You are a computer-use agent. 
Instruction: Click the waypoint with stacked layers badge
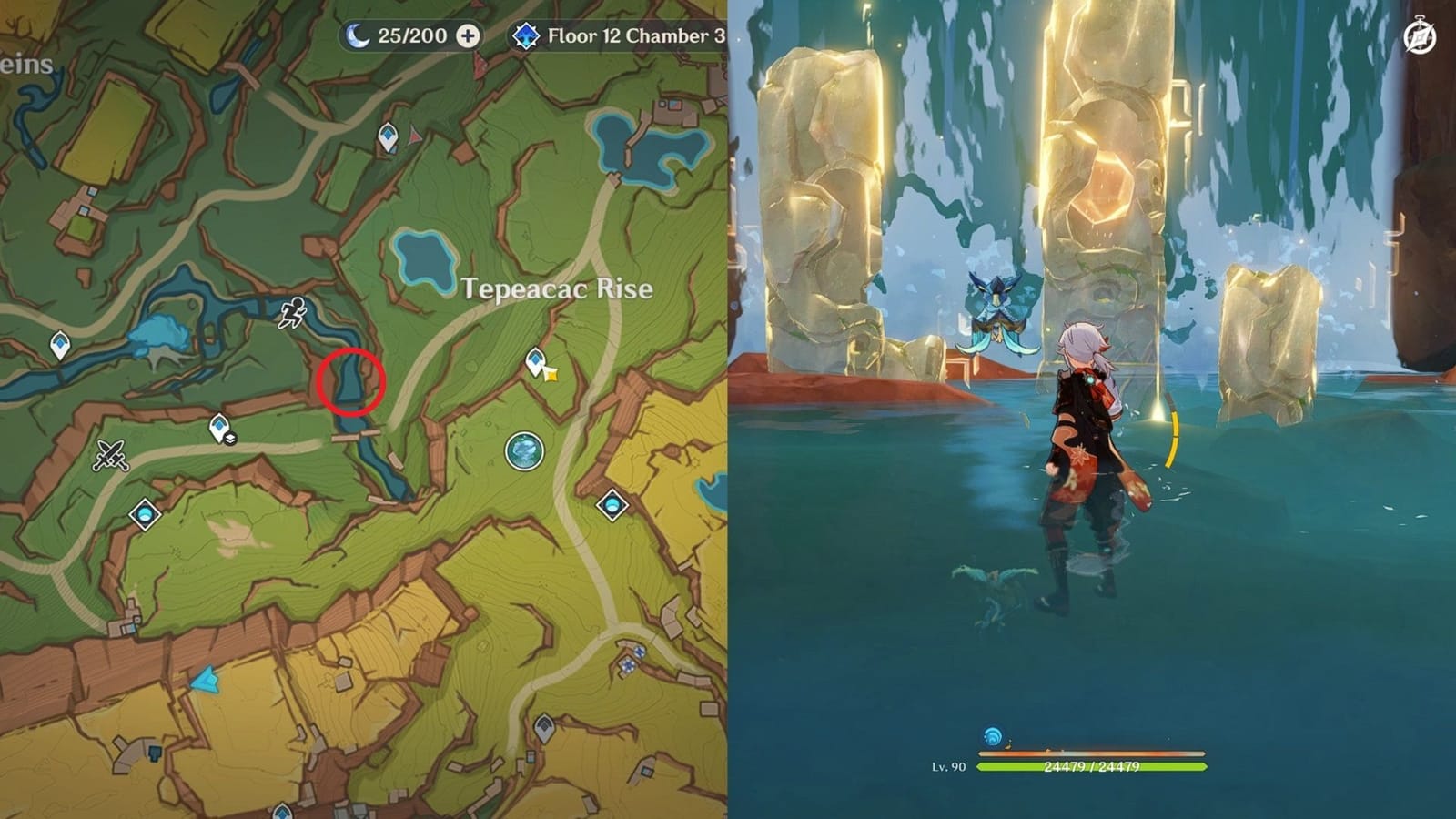(221, 430)
